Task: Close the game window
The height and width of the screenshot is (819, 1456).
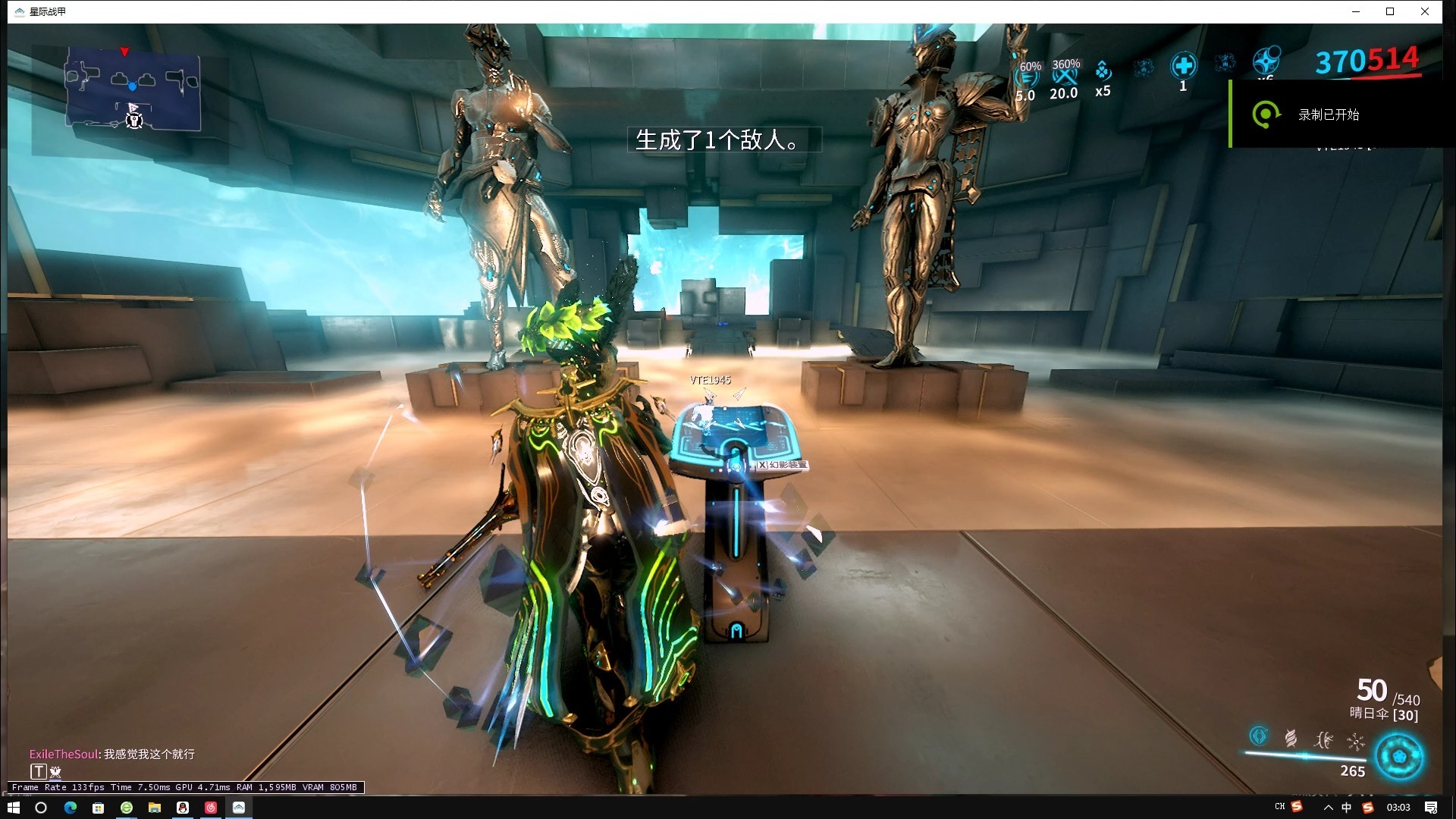Action: pyautogui.click(x=1424, y=11)
